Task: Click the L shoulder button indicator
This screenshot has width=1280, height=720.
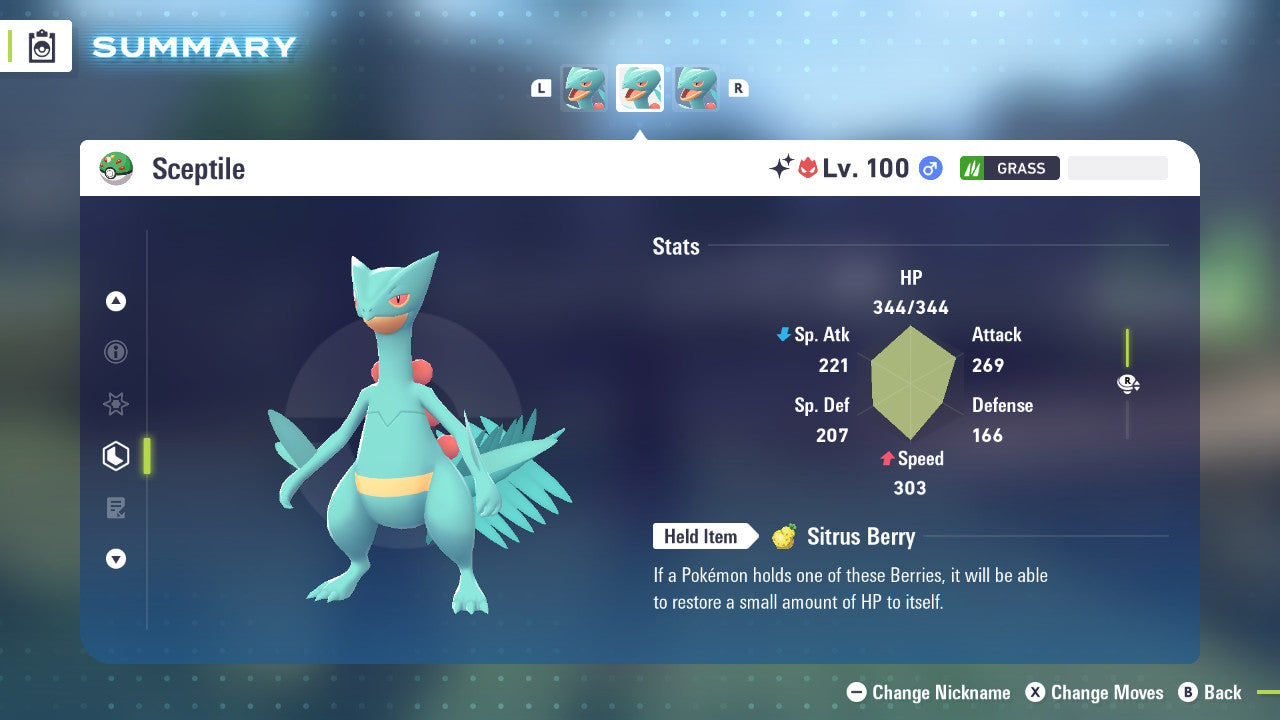Action: 541,87
